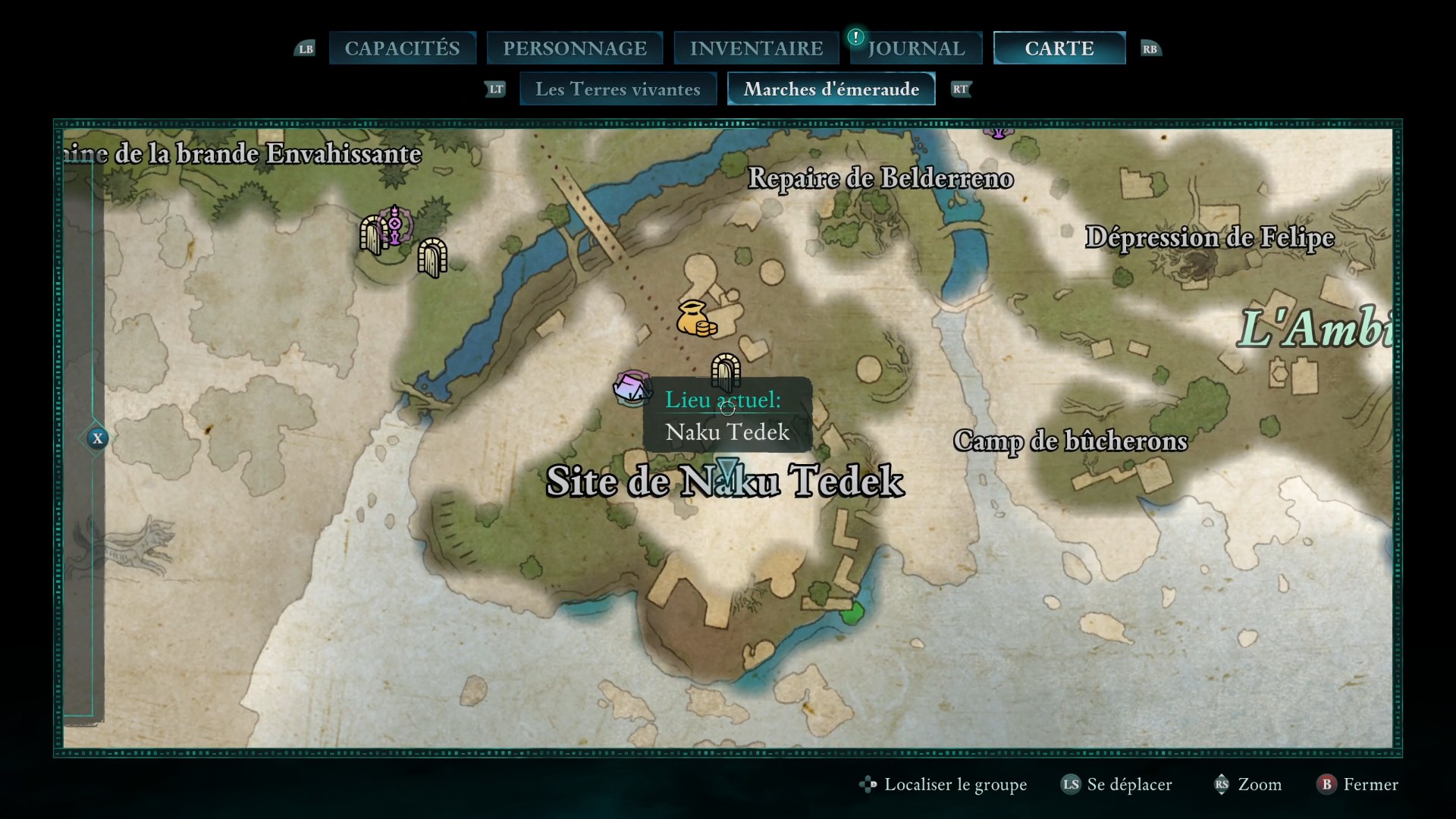Viewport: 1456px width, 819px height.
Task: Open the Capacités tab
Action: (x=402, y=49)
